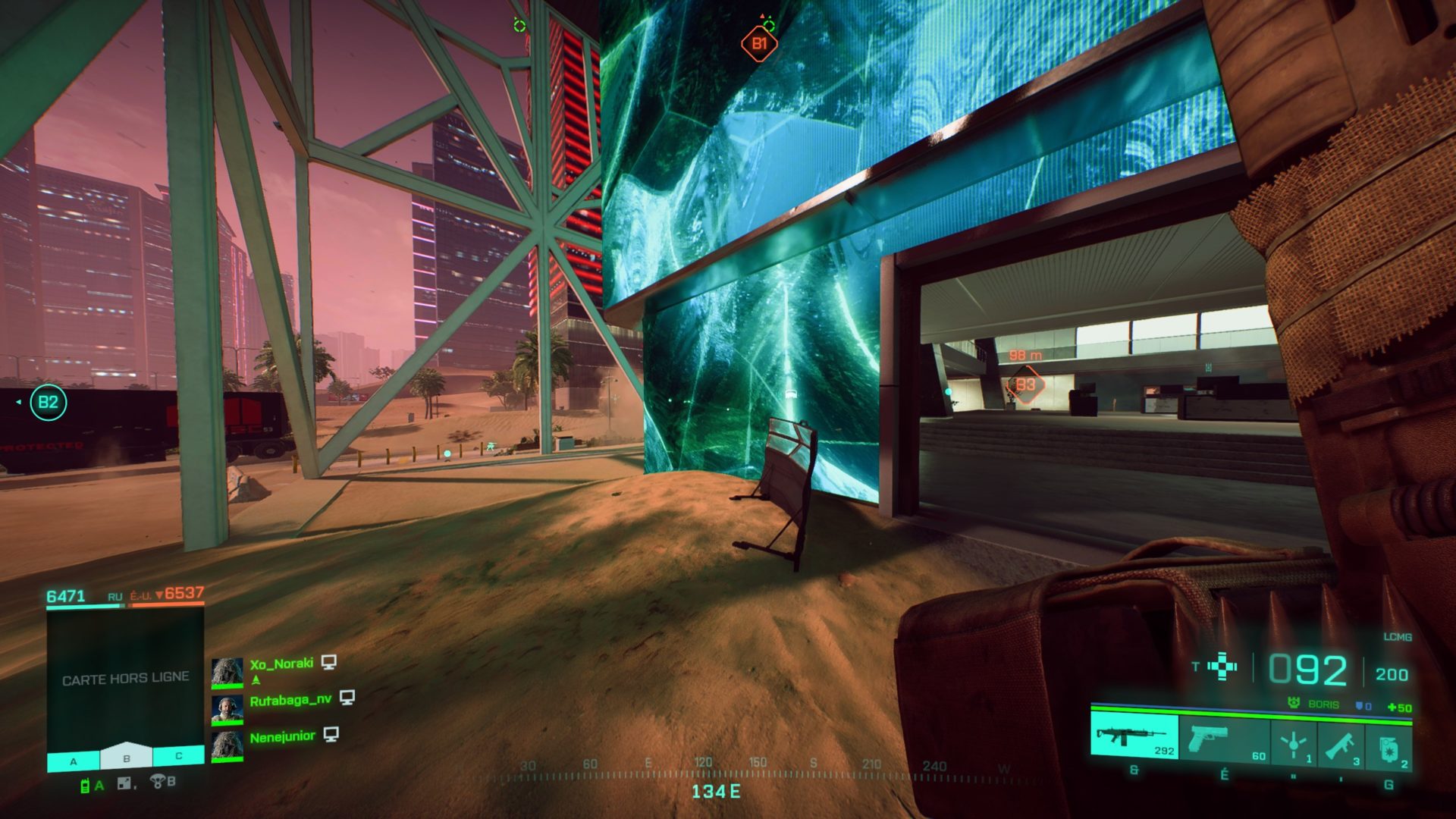Click the B3 objective marker
The image size is (1456, 819).
tap(1025, 385)
